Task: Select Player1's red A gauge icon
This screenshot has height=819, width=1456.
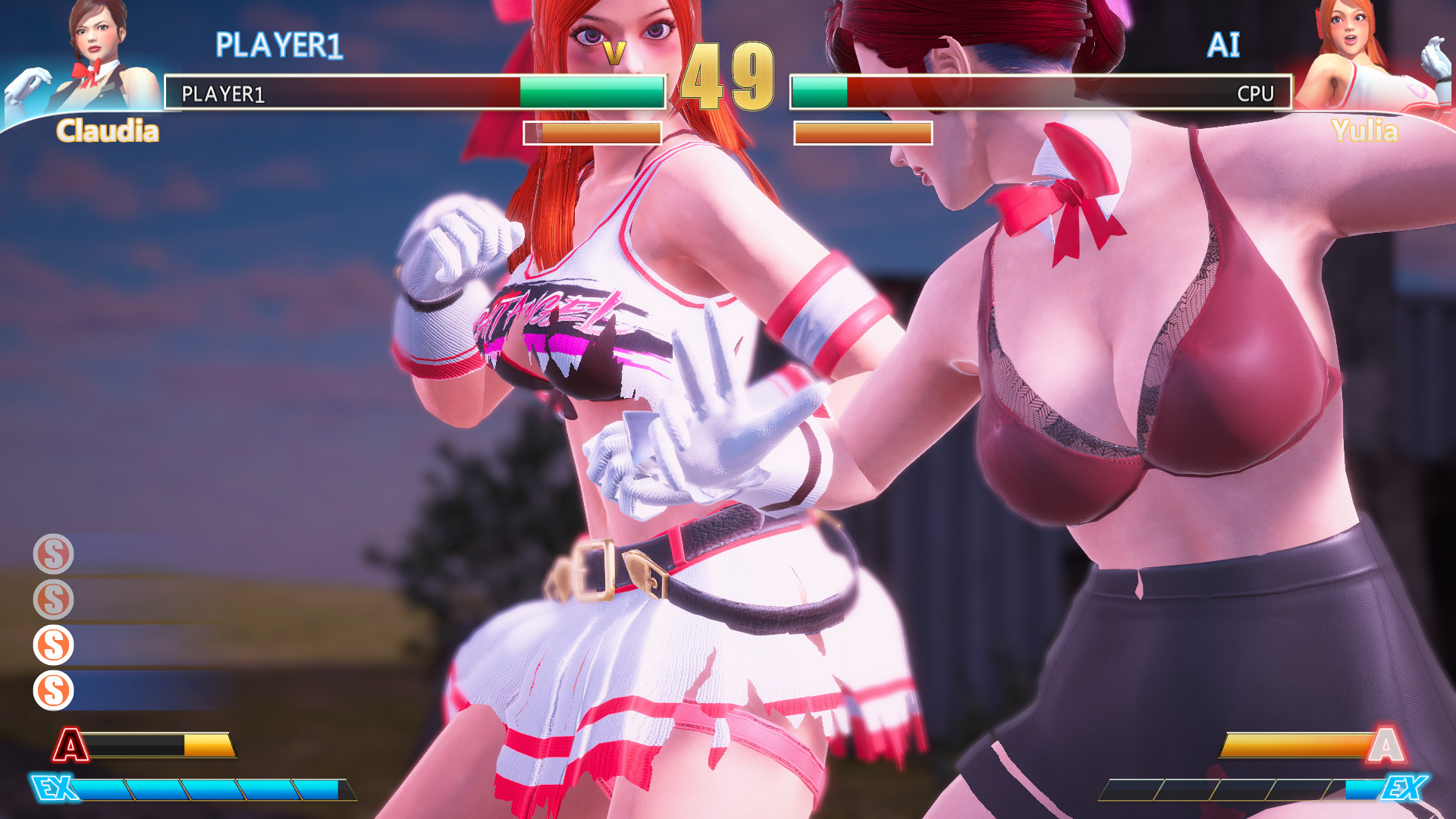Action: pos(71,745)
